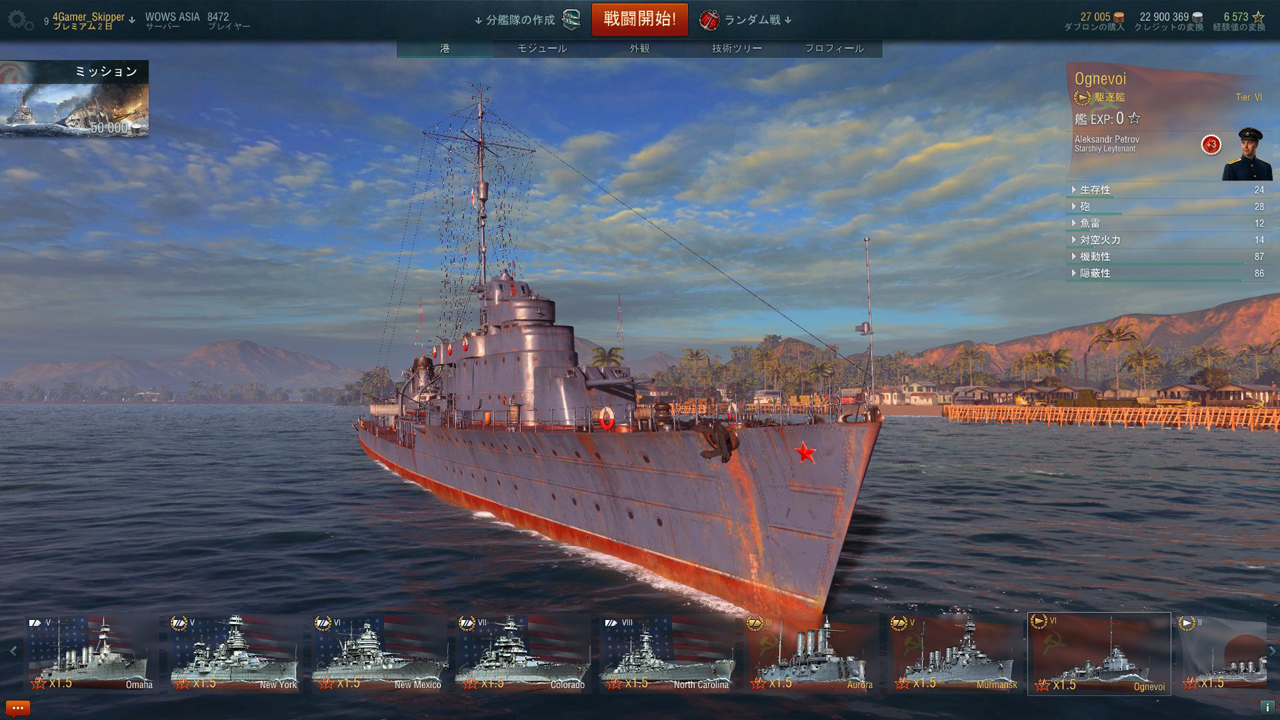Pick the North Carolina battleship
Image resolution: width=1280 pixels, height=720 pixels.
(666, 652)
